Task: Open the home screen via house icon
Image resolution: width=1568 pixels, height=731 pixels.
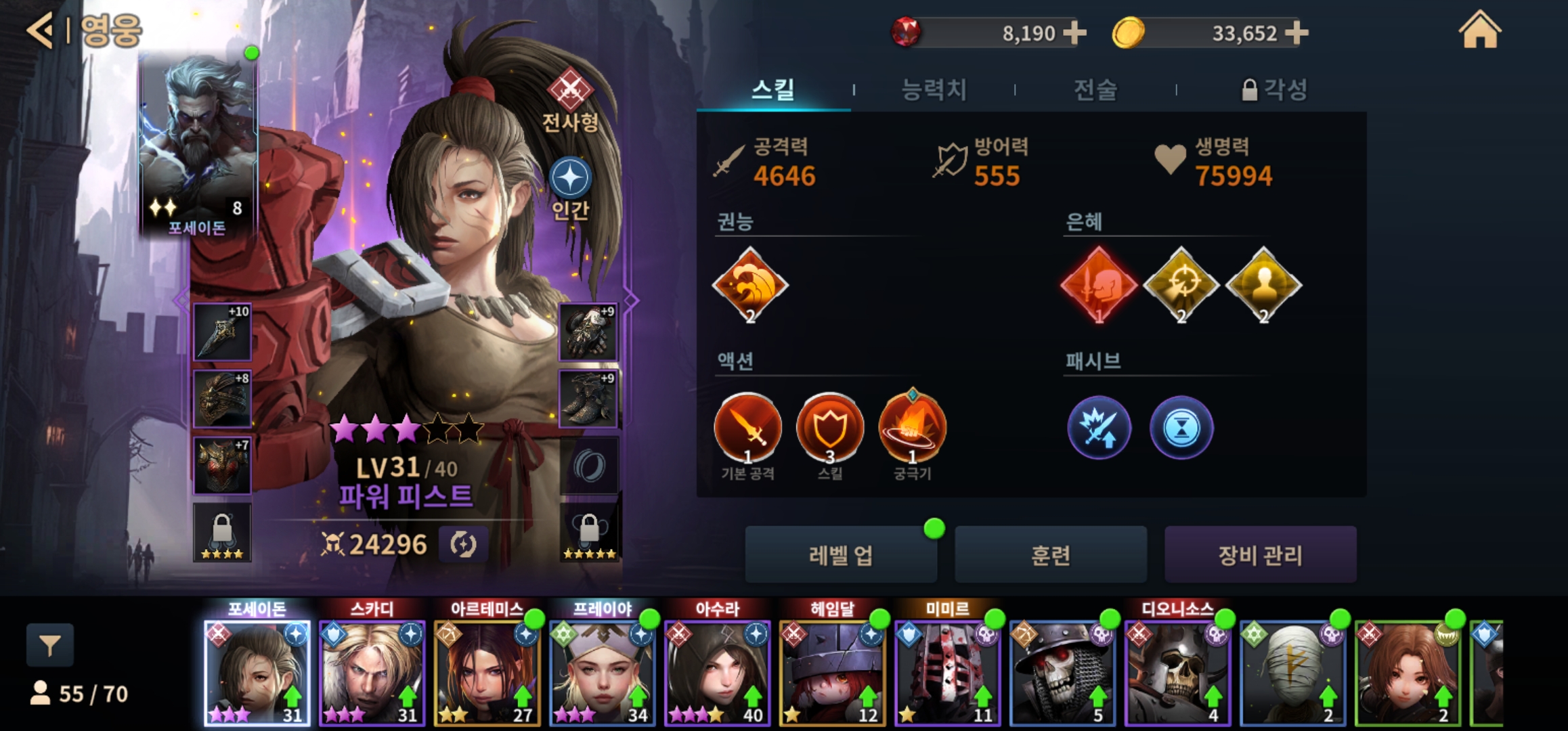Action: [1479, 30]
